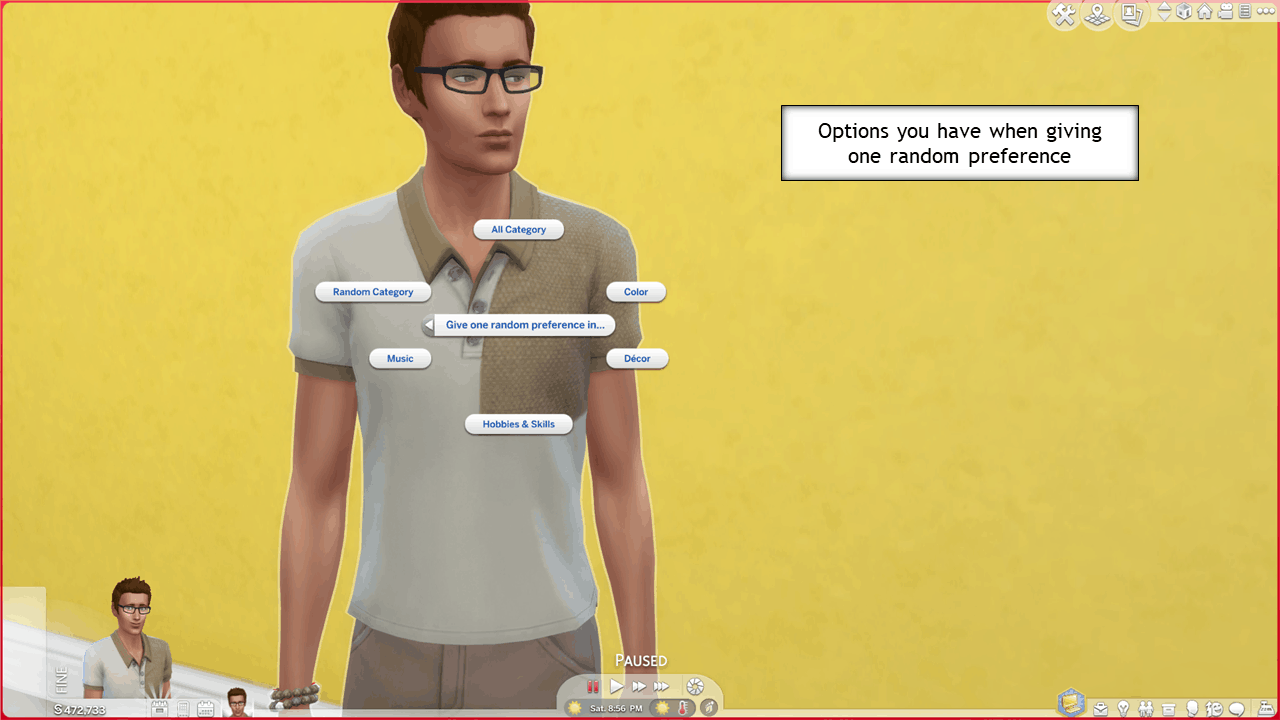Screen dimensions: 1280x720
Task: Go back via 'Give one random preference in...'
Action: [x=519, y=325]
